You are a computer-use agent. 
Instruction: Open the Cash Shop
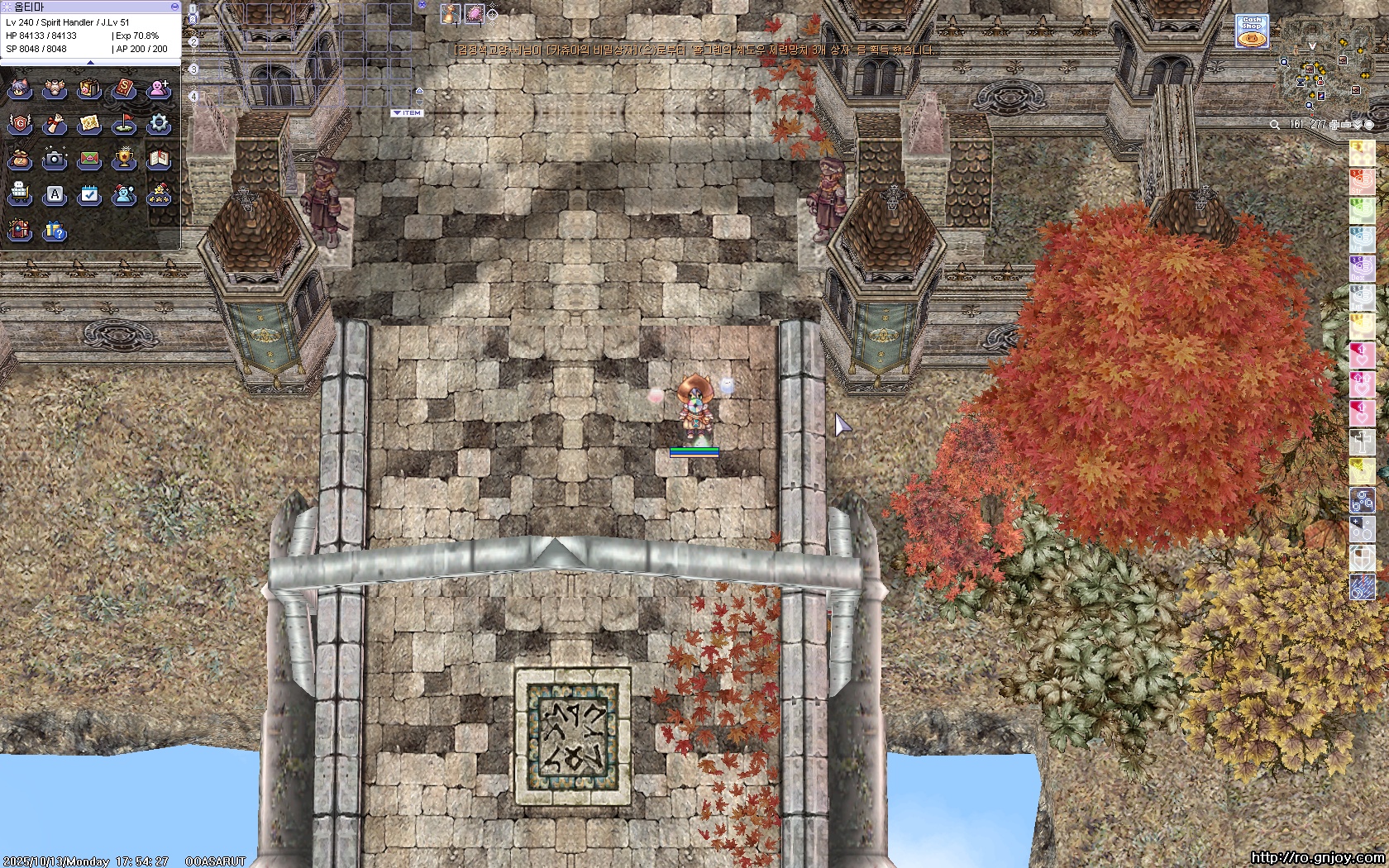pos(1252,31)
